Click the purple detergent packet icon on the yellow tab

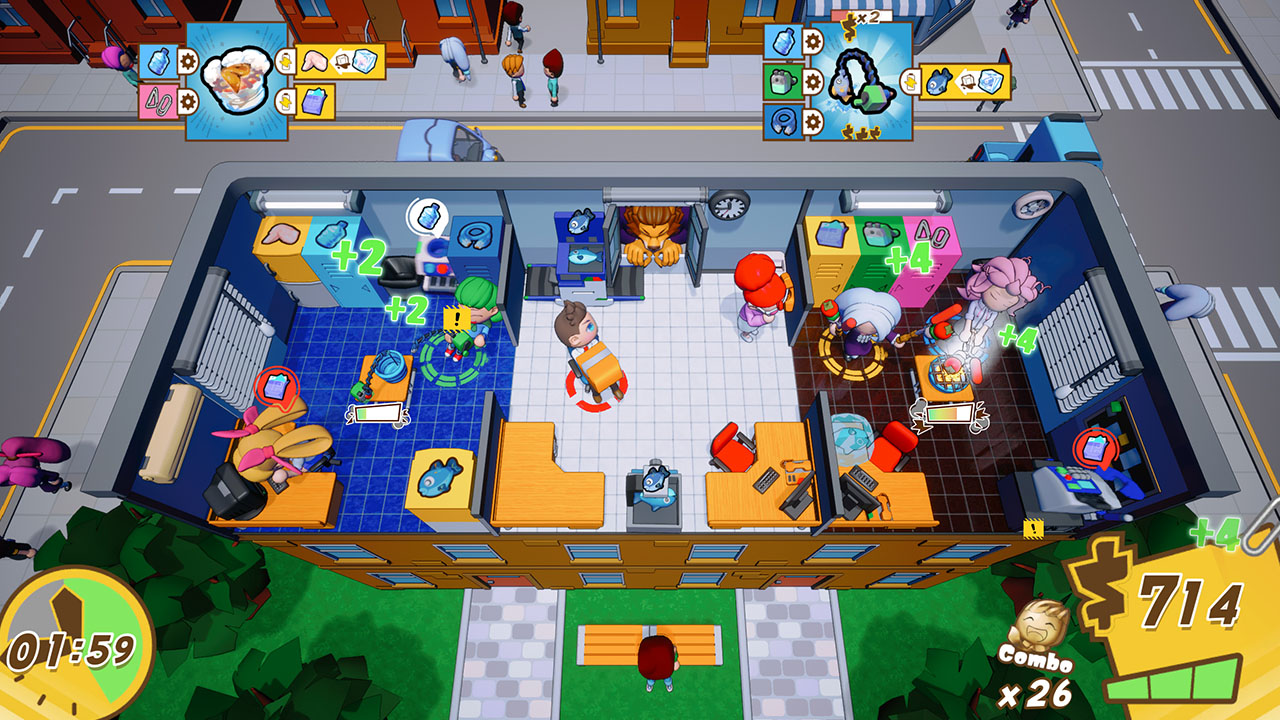tap(313, 102)
